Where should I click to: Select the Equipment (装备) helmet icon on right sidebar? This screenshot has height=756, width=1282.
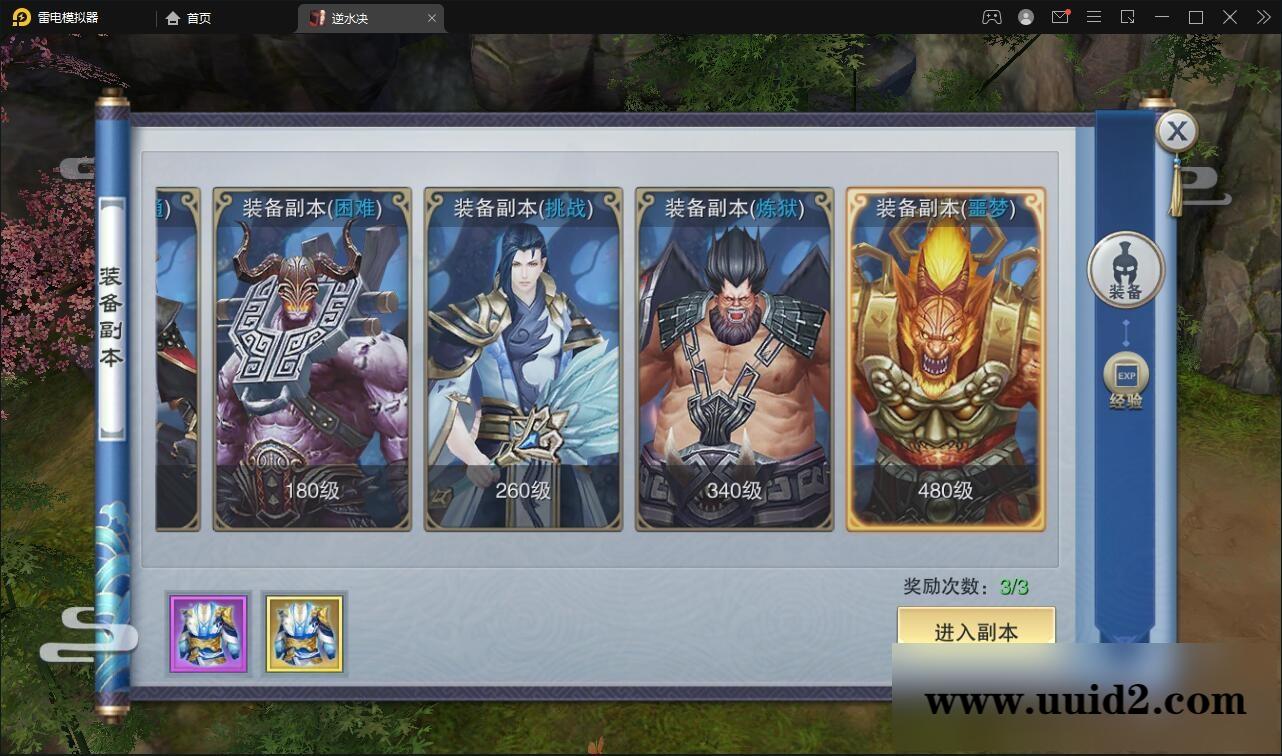(x=1125, y=270)
